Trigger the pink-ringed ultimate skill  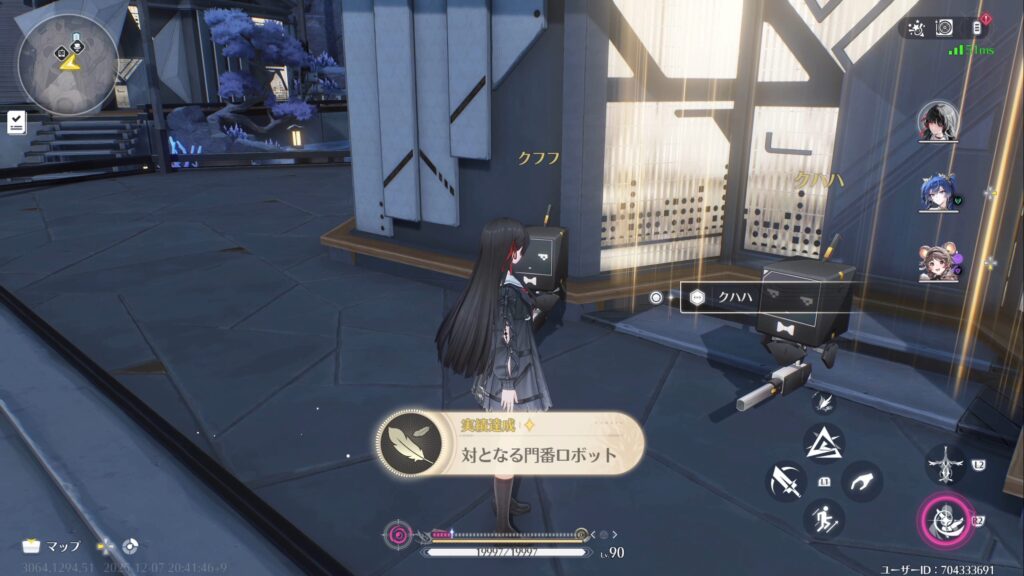[x=943, y=520]
